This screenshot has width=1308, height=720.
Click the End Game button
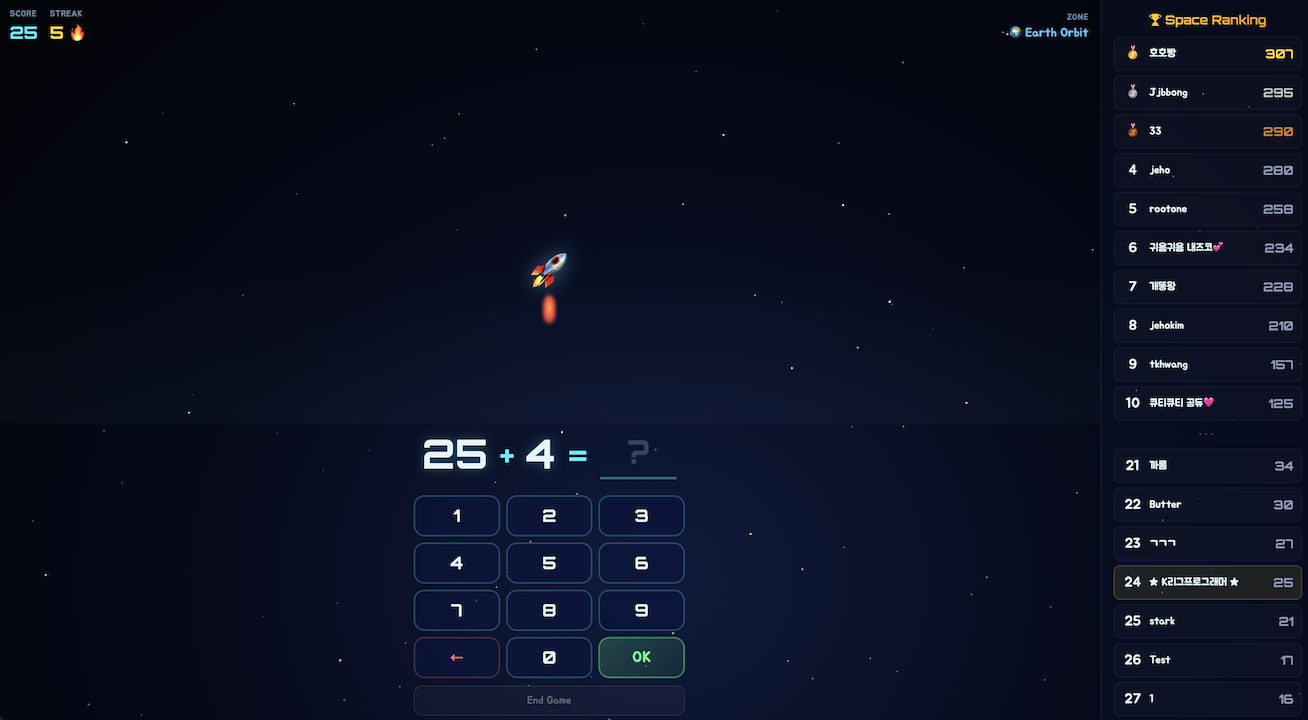549,700
